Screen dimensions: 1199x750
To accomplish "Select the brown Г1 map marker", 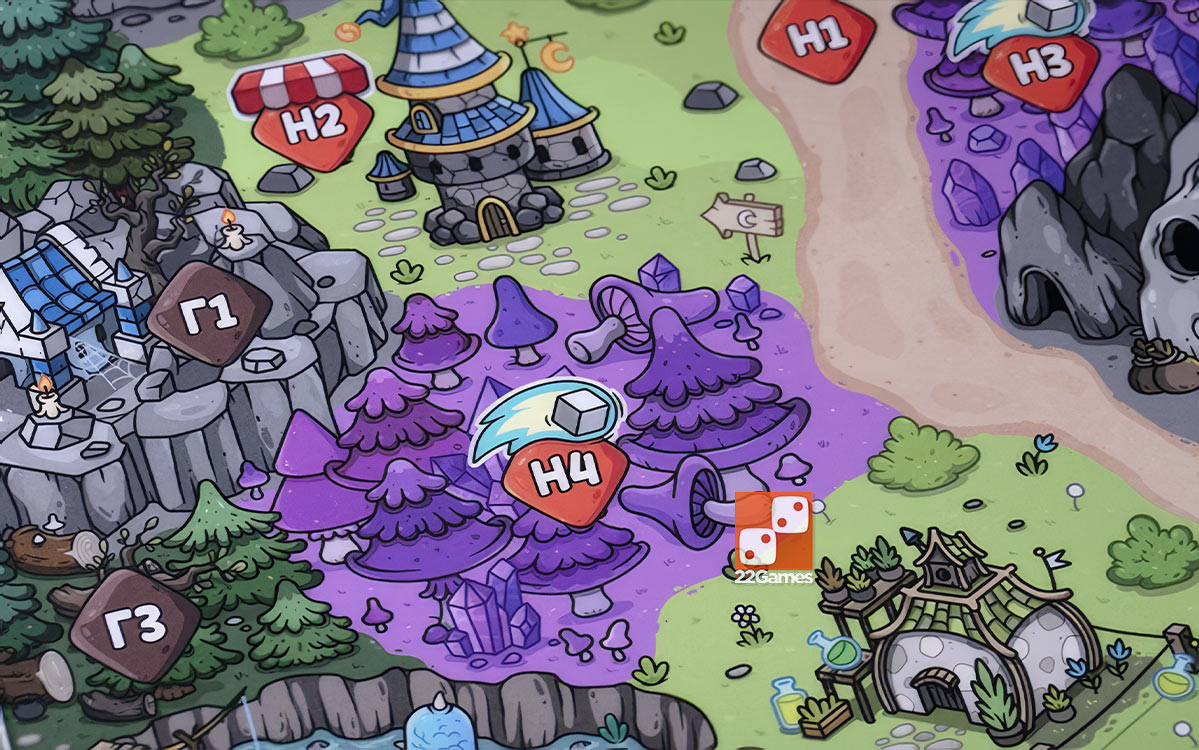I will (210, 313).
